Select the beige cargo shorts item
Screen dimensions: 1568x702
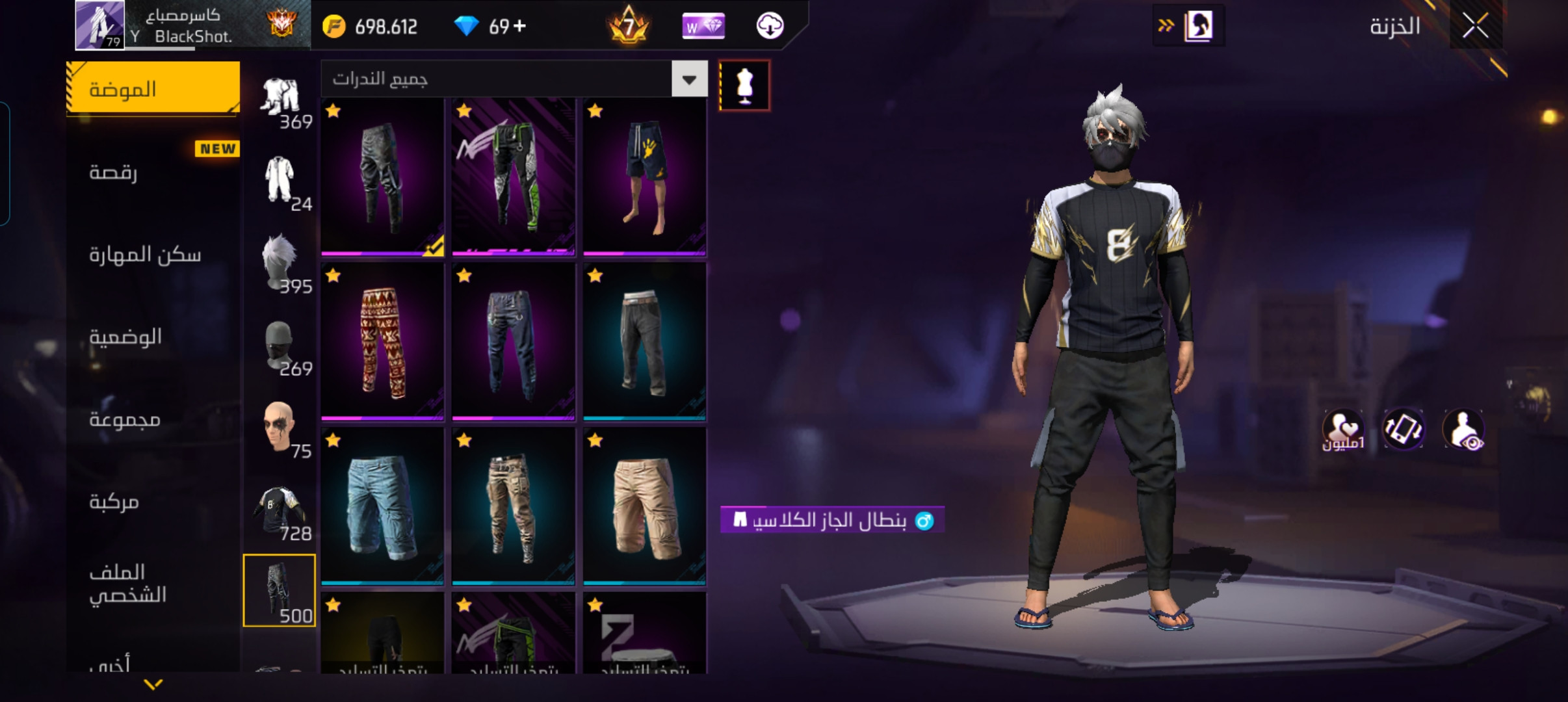[x=644, y=506]
